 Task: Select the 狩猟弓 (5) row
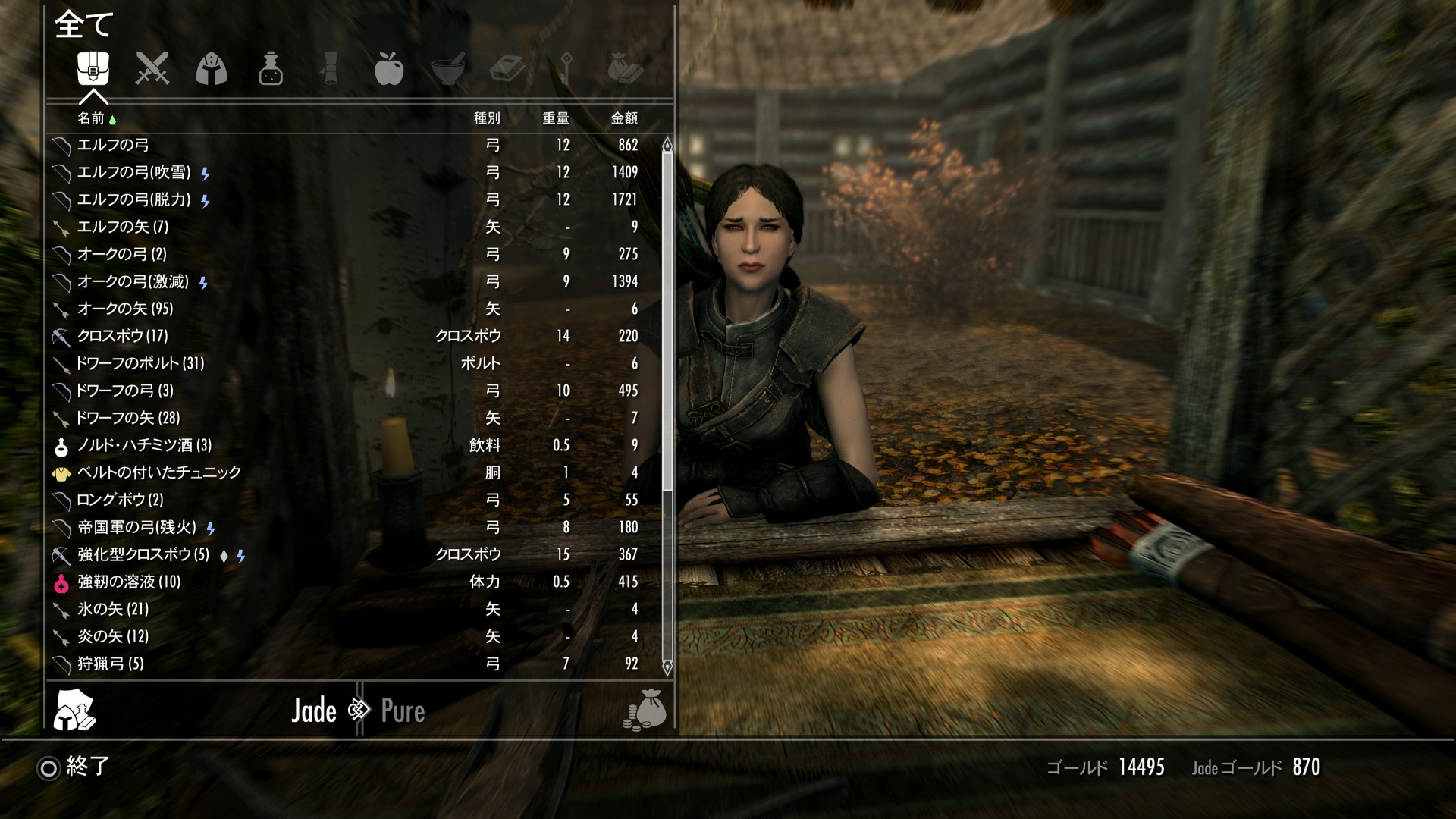coord(111,664)
